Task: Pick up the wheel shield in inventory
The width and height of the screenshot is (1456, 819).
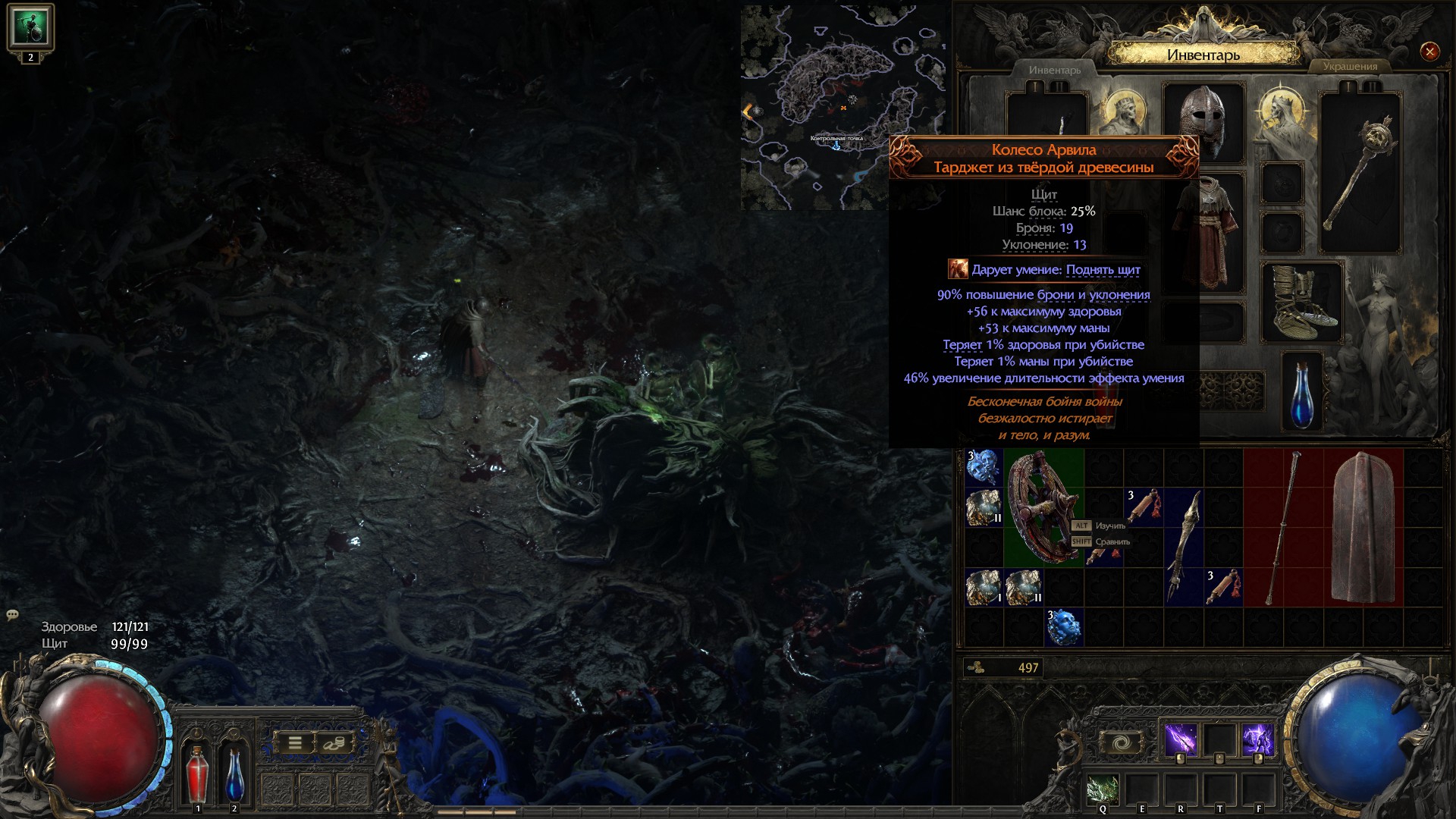Action: (x=1043, y=507)
